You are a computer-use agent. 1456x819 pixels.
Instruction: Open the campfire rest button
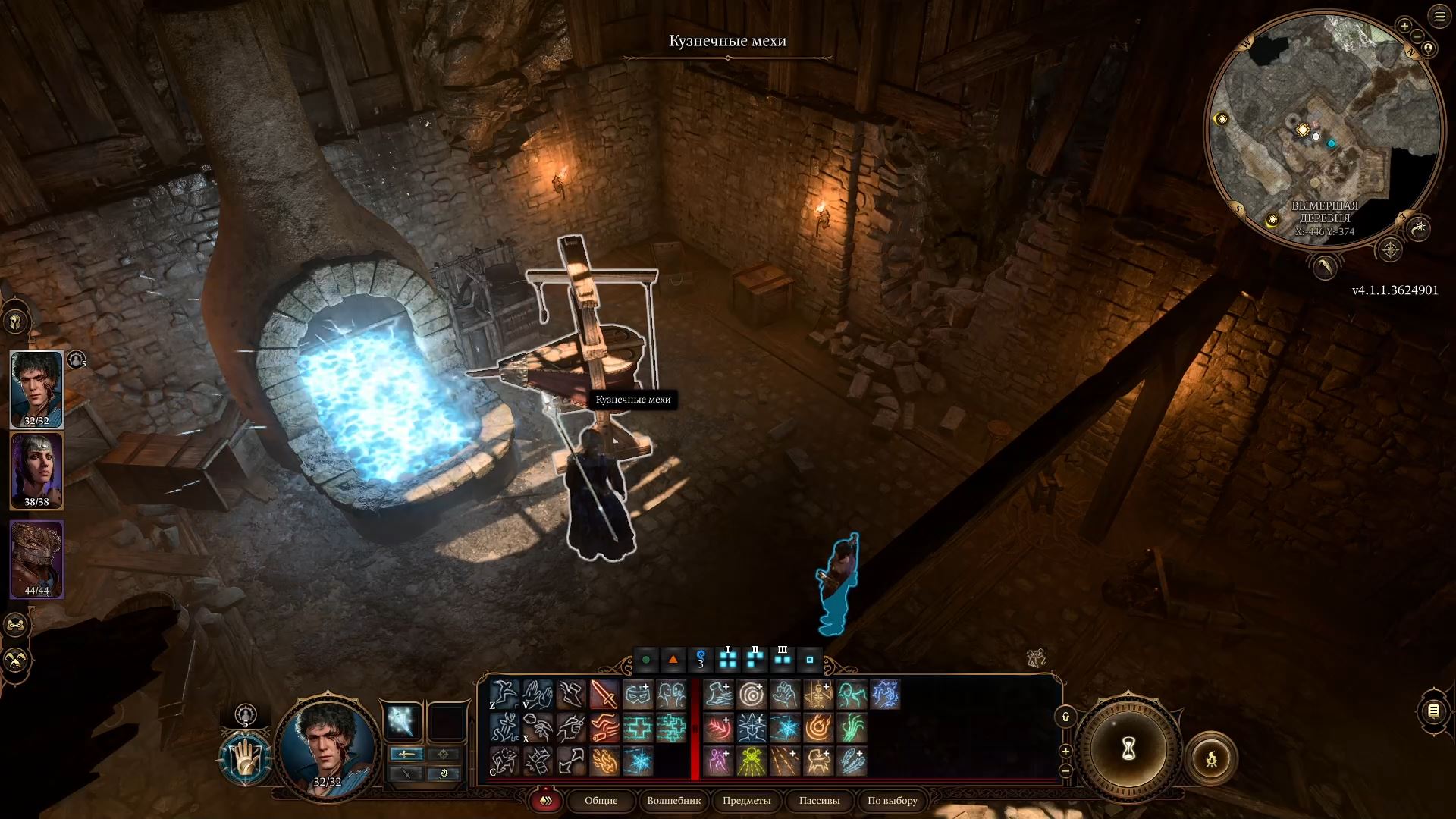click(1211, 758)
